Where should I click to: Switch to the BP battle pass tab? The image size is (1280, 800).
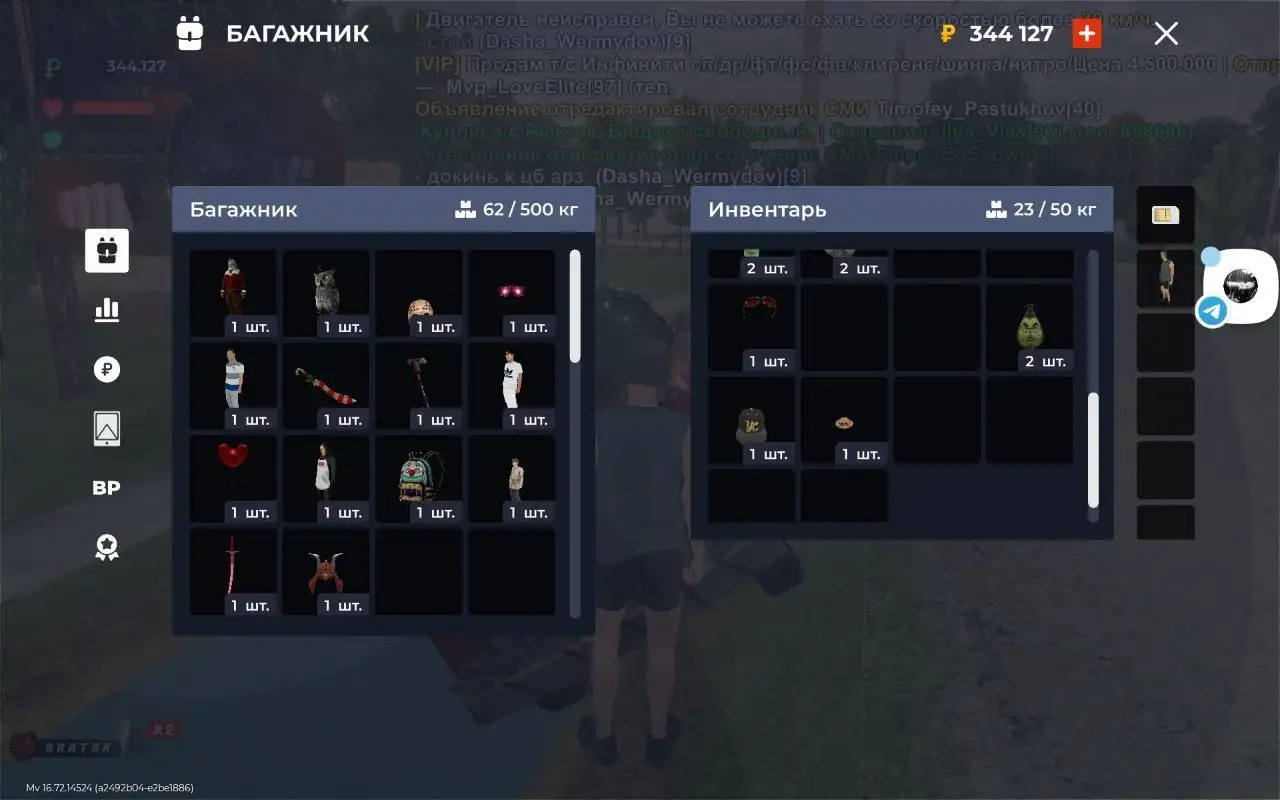click(107, 488)
